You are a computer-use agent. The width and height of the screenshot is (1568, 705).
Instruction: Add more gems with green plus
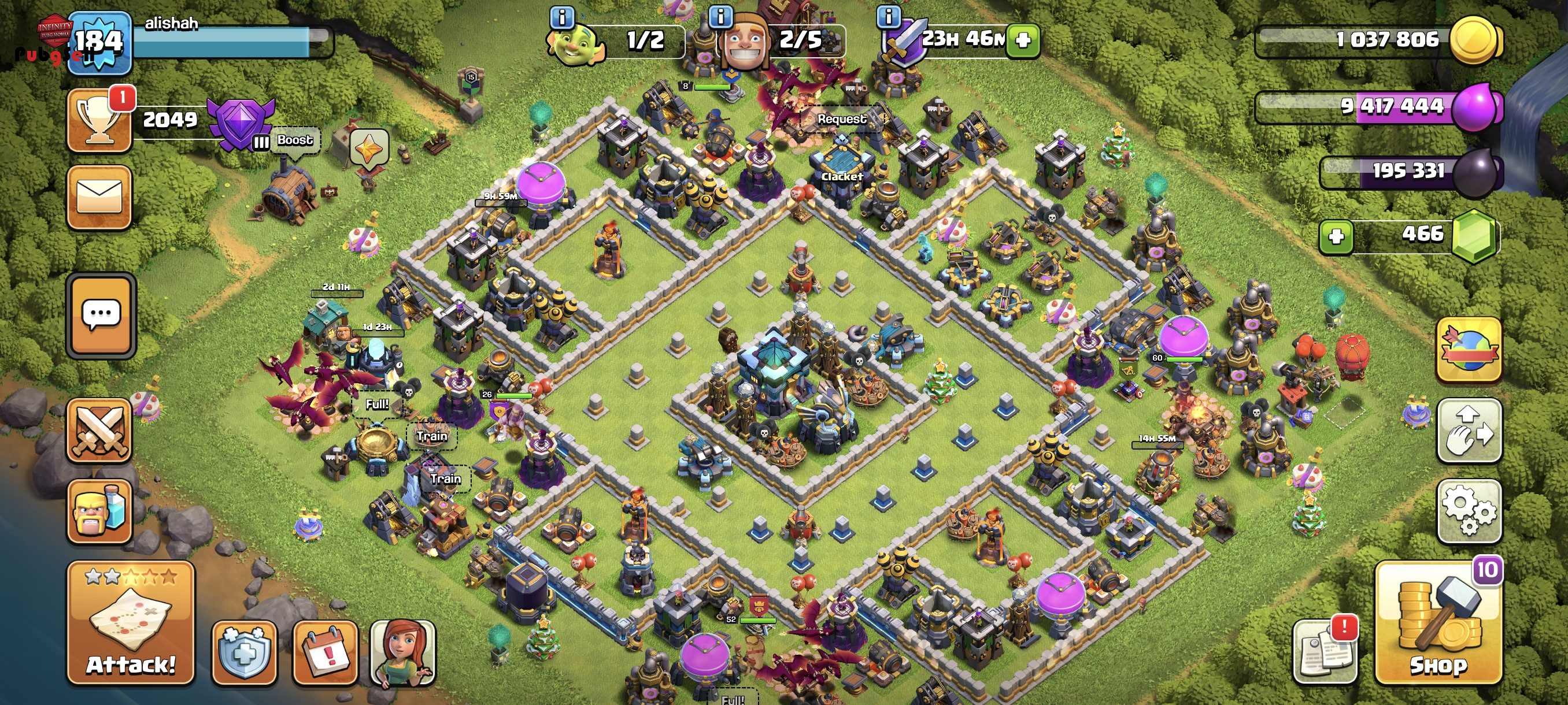[1336, 236]
